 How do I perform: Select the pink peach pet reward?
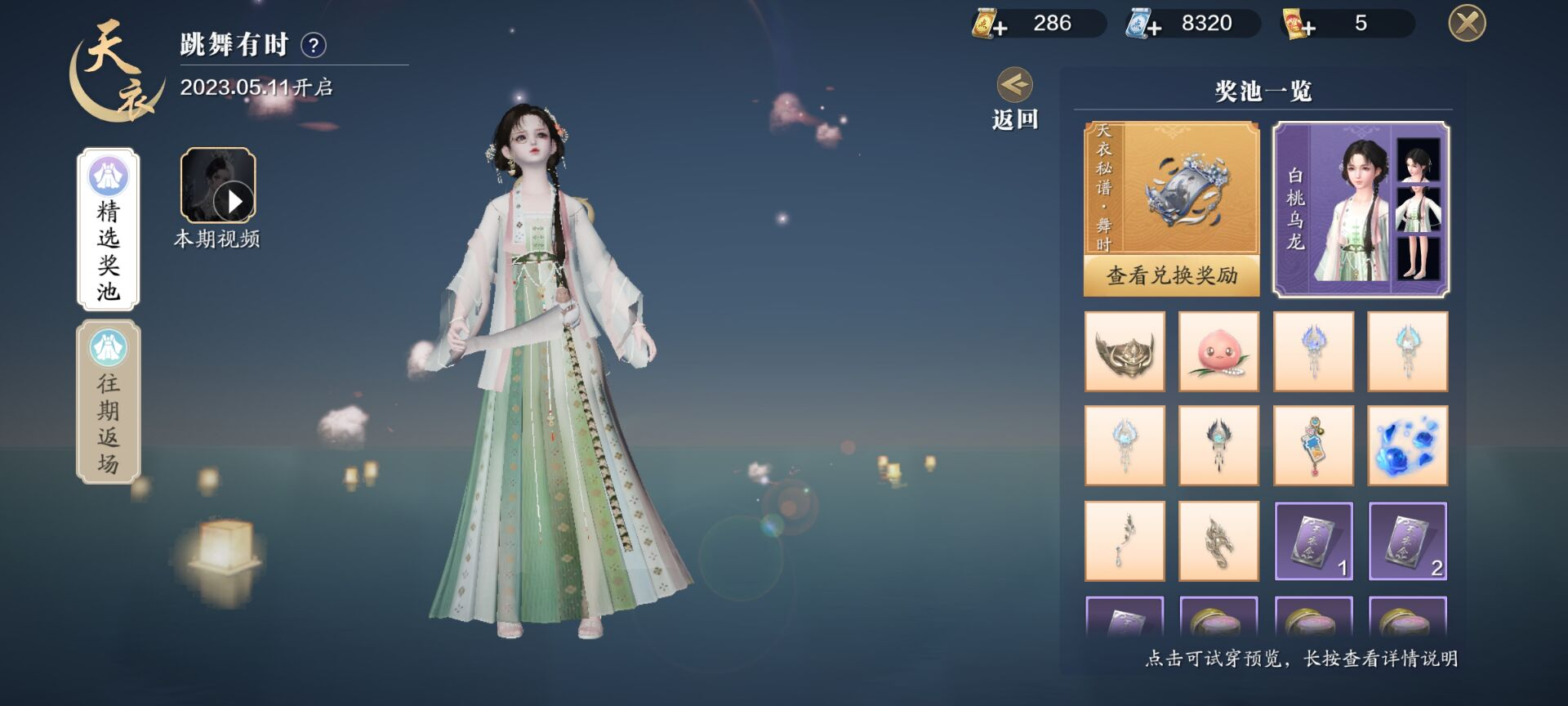pos(1218,351)
